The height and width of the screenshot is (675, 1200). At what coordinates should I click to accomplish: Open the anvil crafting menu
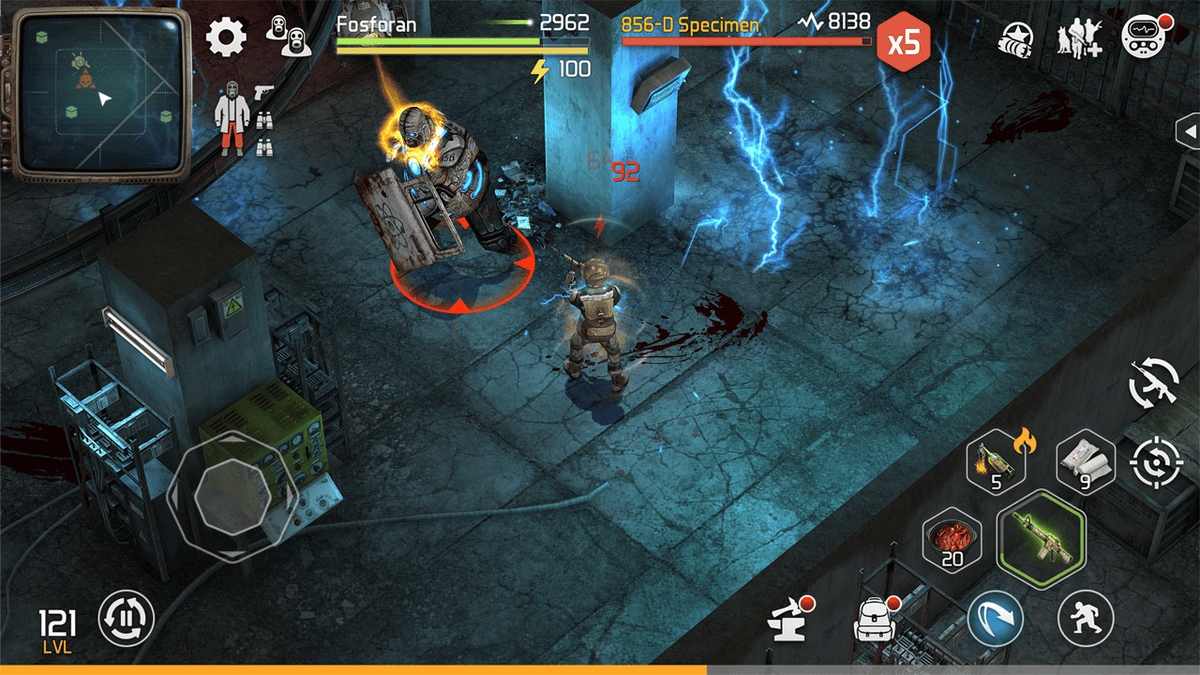point(787,621)
